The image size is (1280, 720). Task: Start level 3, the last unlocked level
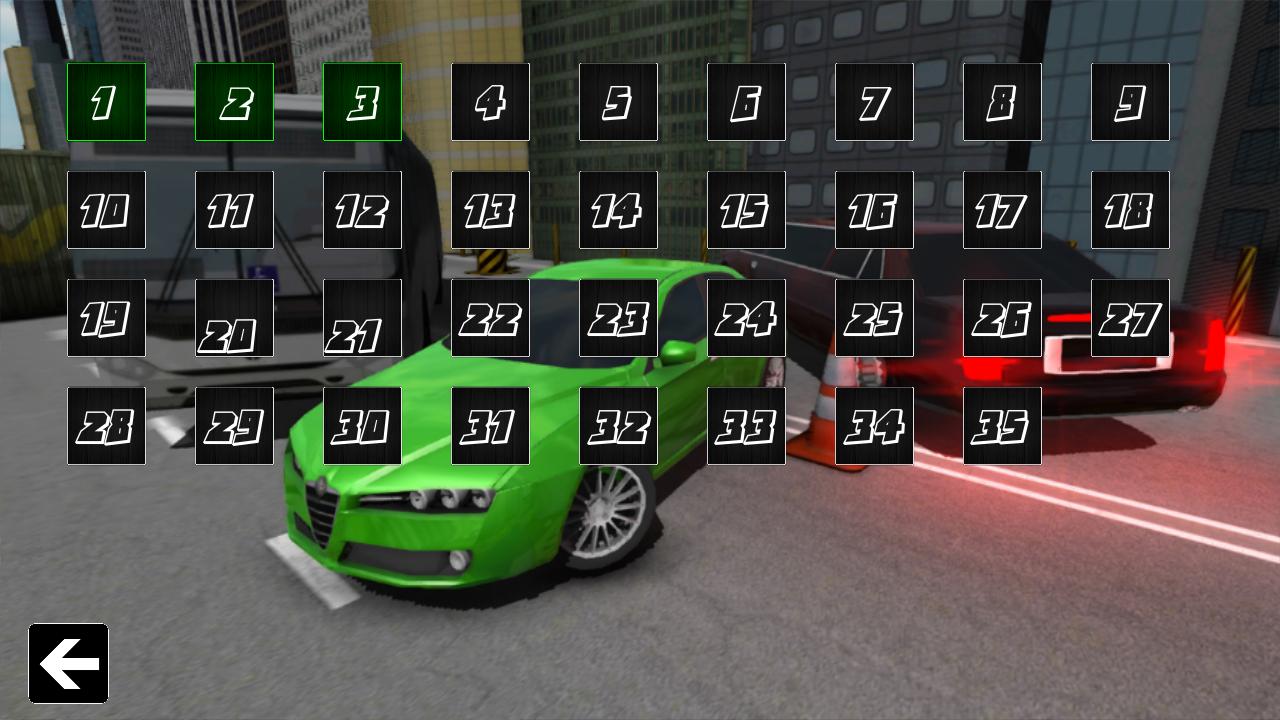click(x=362, y=101)
